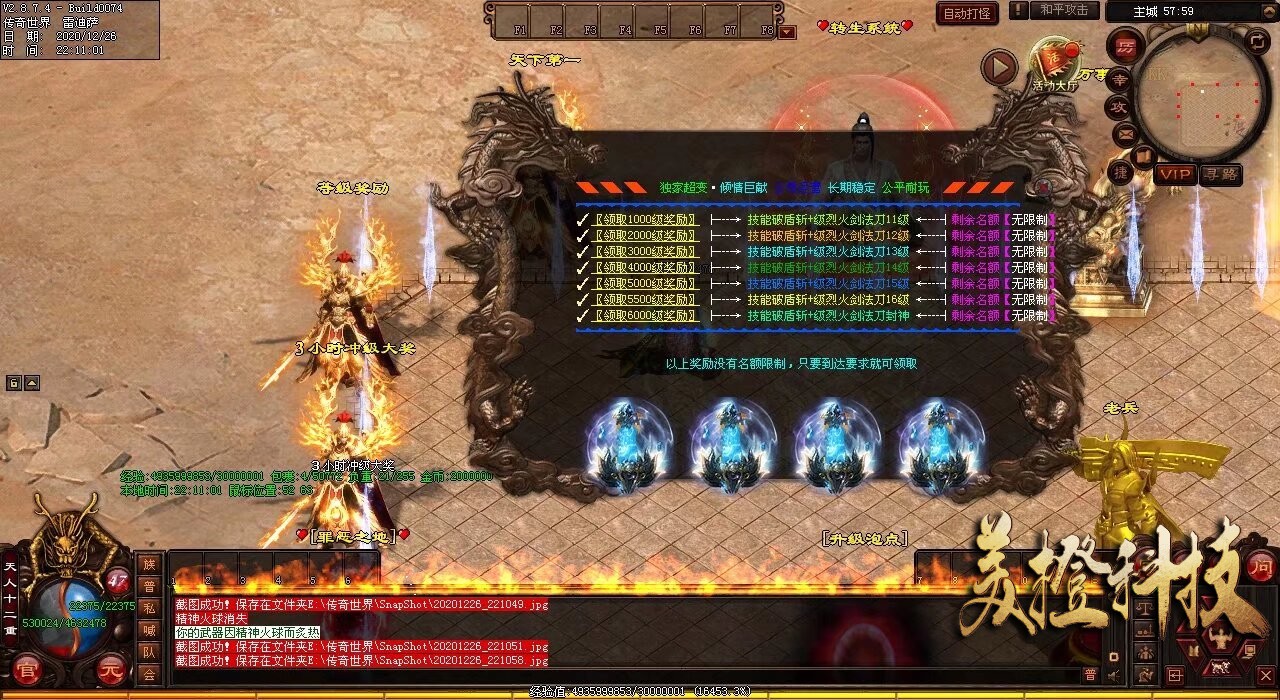This screenshot has width=1280, height=700.
Task: Open the mail envelope icon
Action: click(1125, 133)
